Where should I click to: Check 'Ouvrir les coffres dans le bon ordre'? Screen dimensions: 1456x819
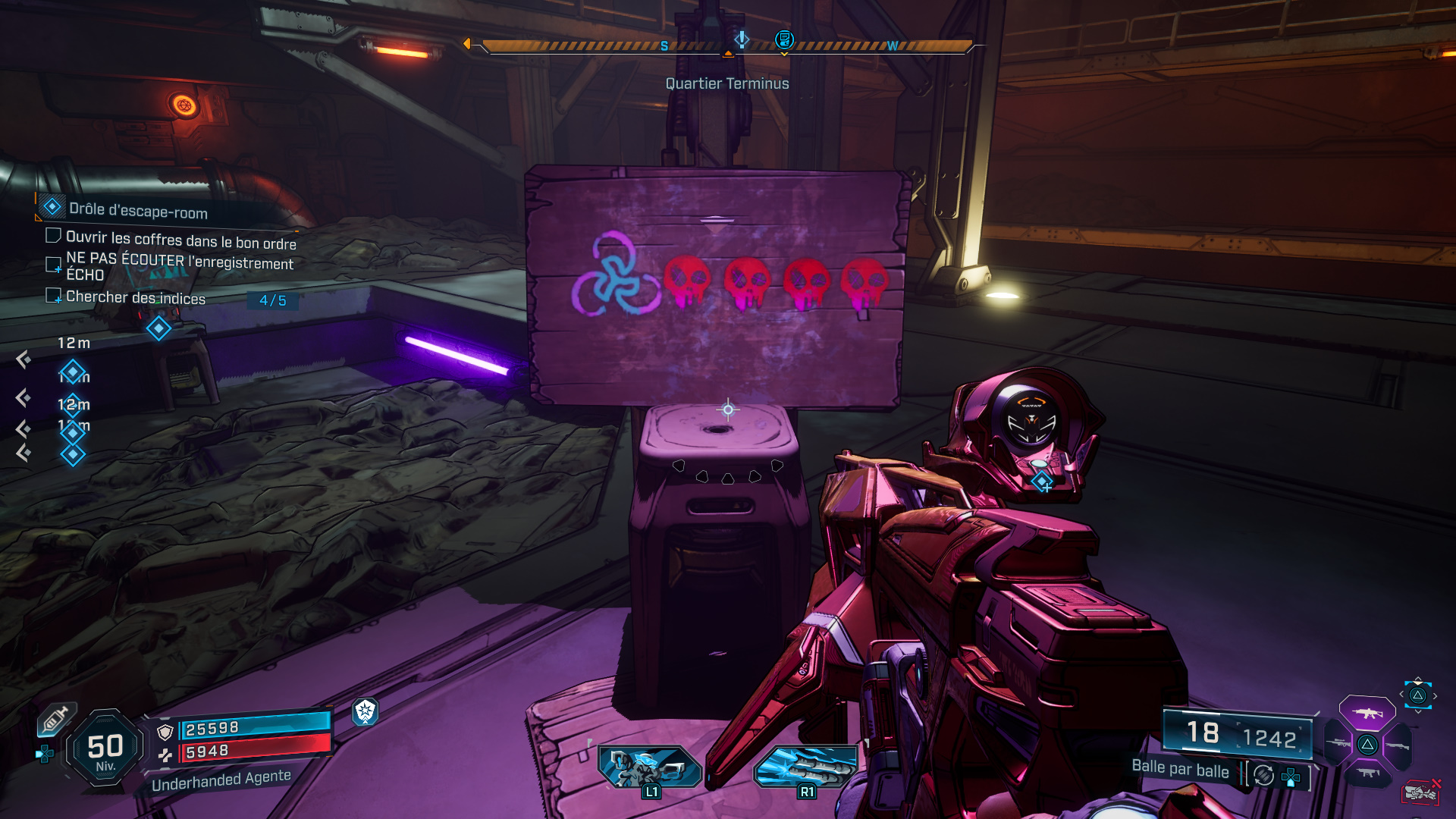pos(53,235)
